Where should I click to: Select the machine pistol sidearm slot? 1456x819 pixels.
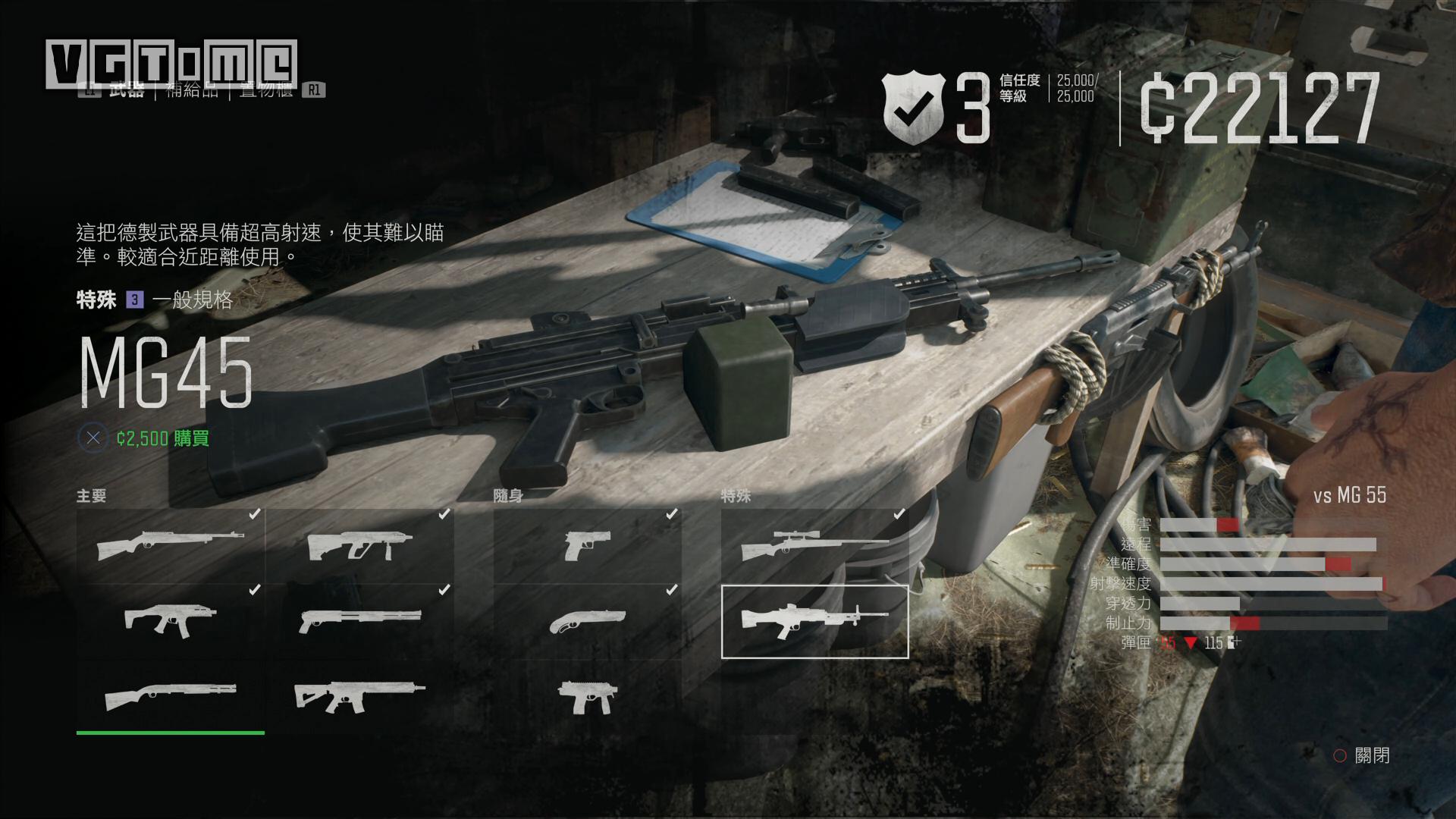(587, 695)
